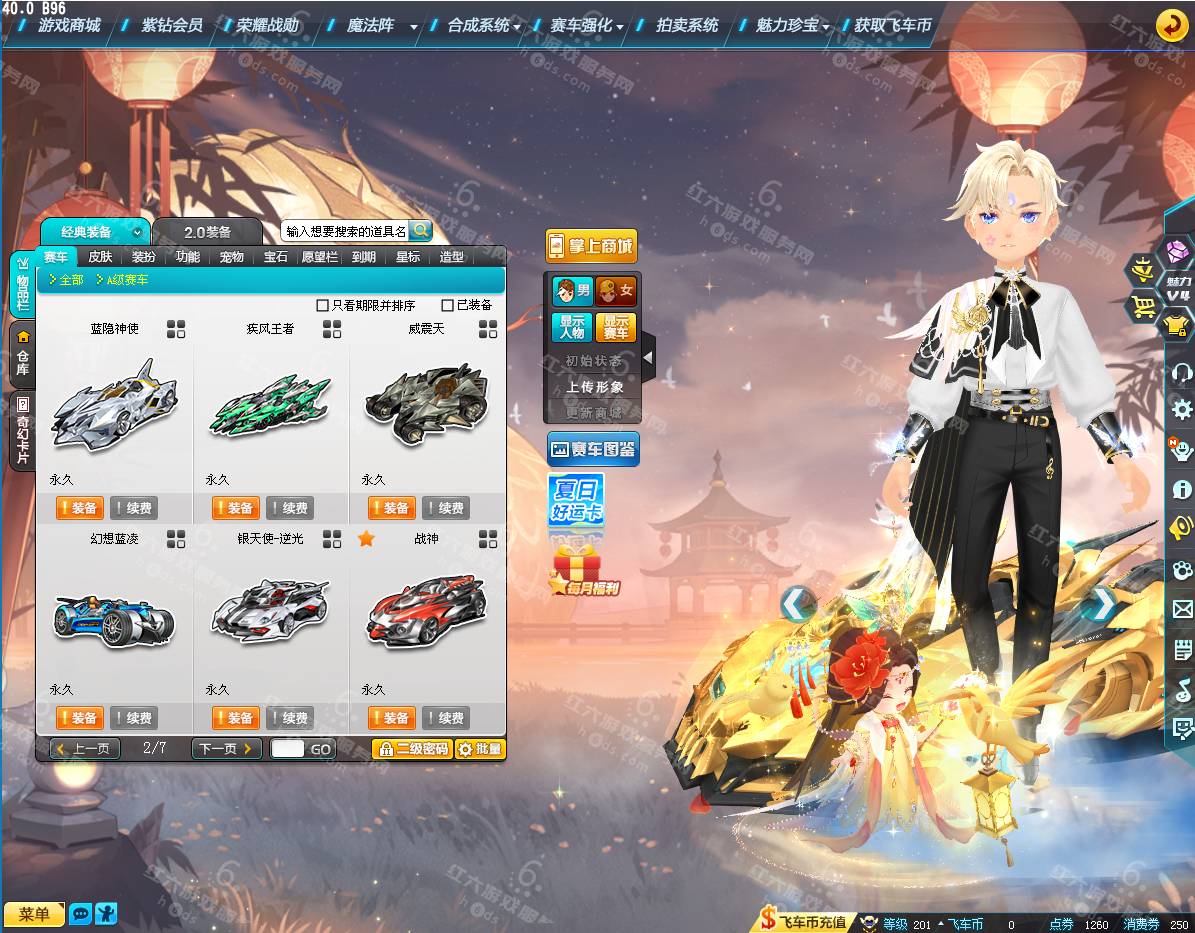Choose the 战神 red car thumbnail
Image resolution: width=1195 pixels, height=933 pixels.
tap(426, 609)
